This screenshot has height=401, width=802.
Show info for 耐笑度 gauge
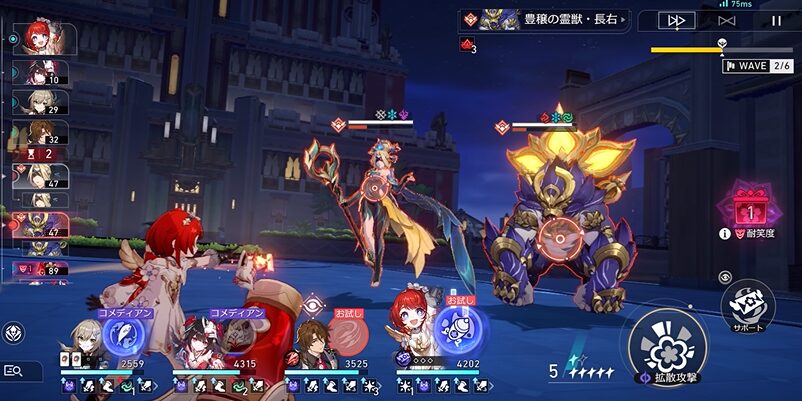pyautogui.click(x=724, y=234)
